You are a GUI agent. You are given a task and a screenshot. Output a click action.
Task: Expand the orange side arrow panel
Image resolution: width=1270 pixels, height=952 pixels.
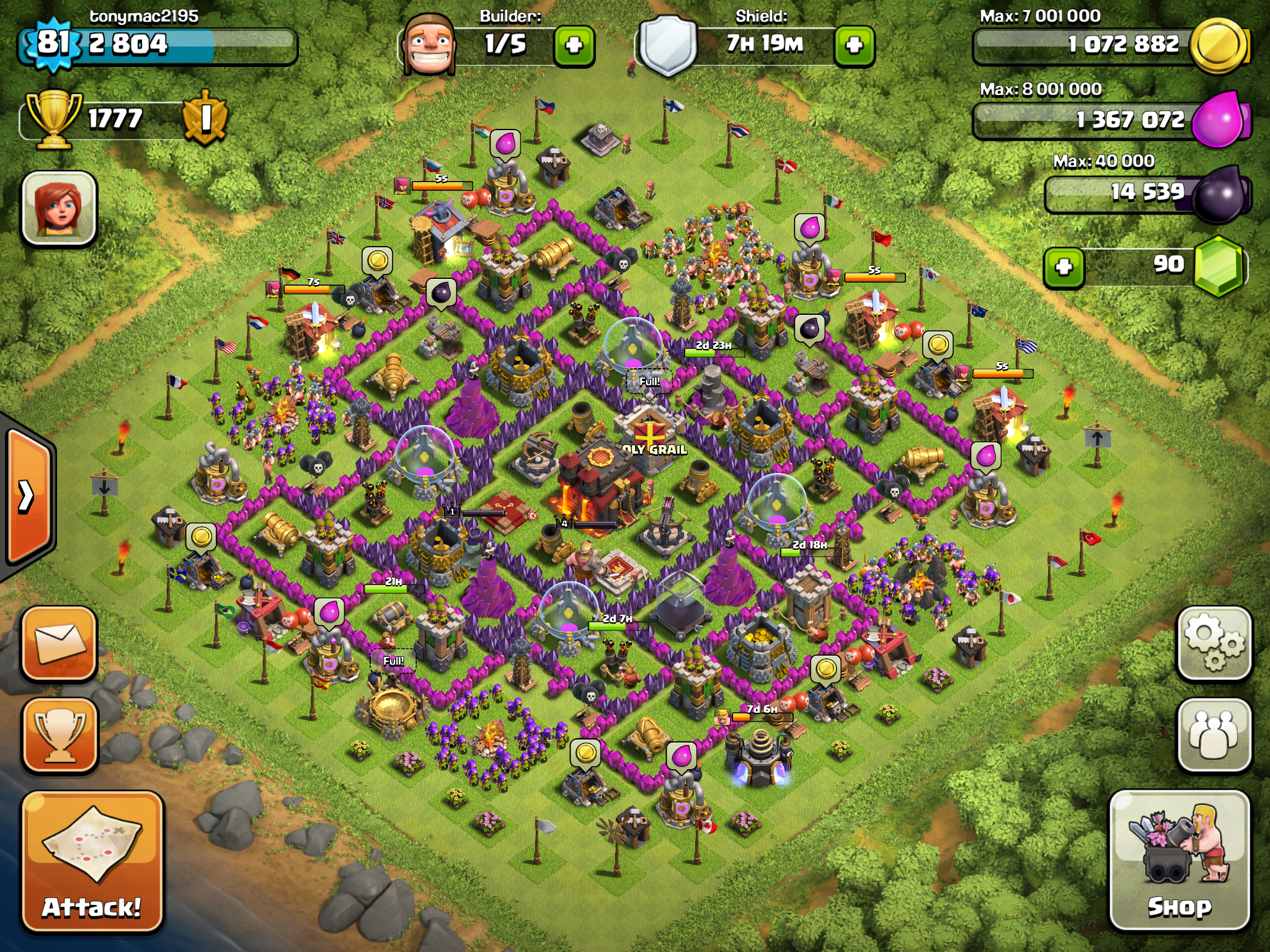28,496
